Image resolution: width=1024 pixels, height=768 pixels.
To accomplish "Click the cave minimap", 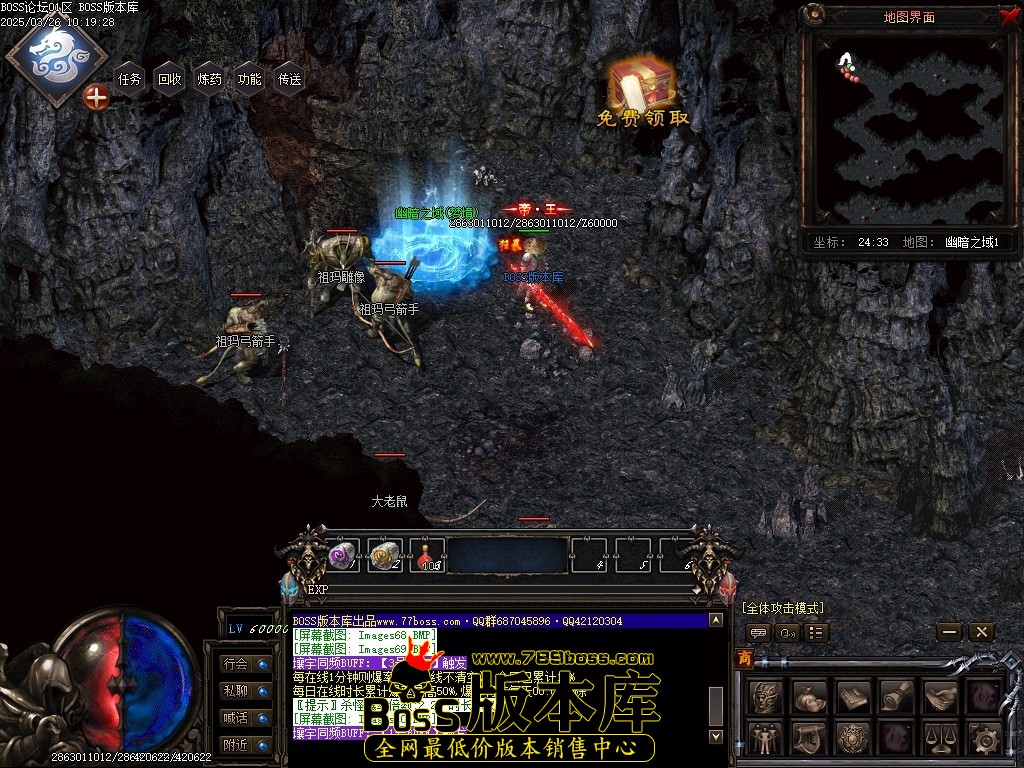I will (x=909, y=129).
